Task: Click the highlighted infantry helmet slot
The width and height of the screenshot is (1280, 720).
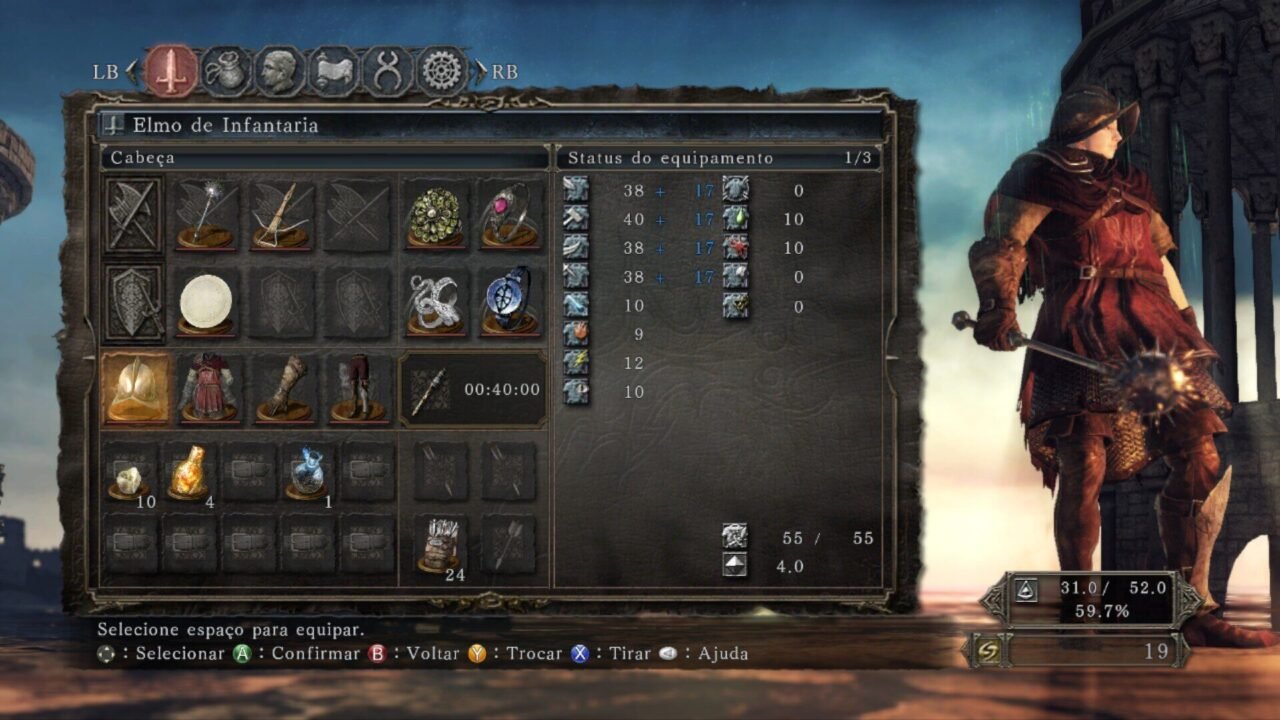Action: pos(135,388)
